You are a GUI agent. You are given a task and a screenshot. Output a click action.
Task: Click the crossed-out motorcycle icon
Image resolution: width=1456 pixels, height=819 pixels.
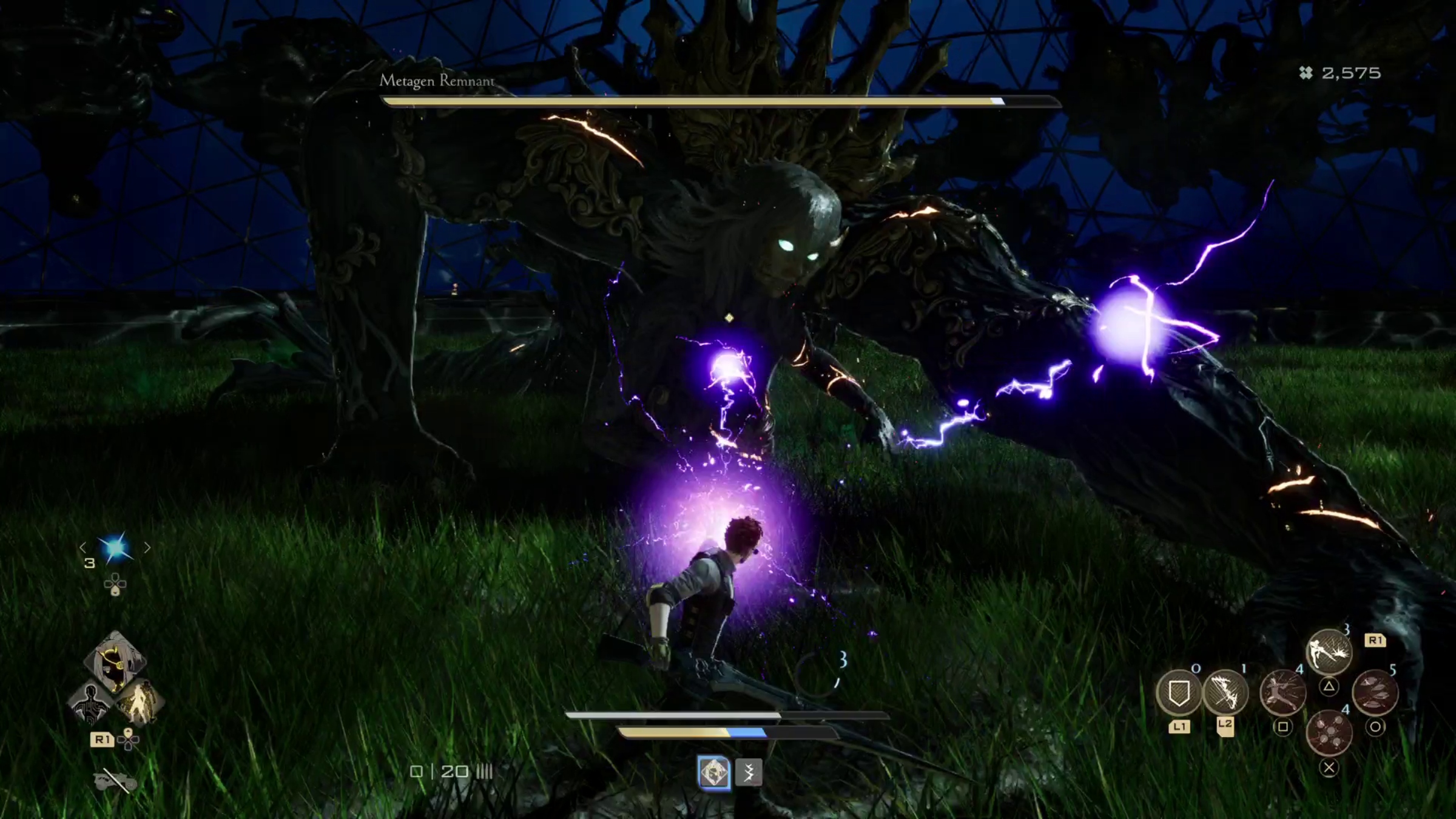click(x=115, y=781)
